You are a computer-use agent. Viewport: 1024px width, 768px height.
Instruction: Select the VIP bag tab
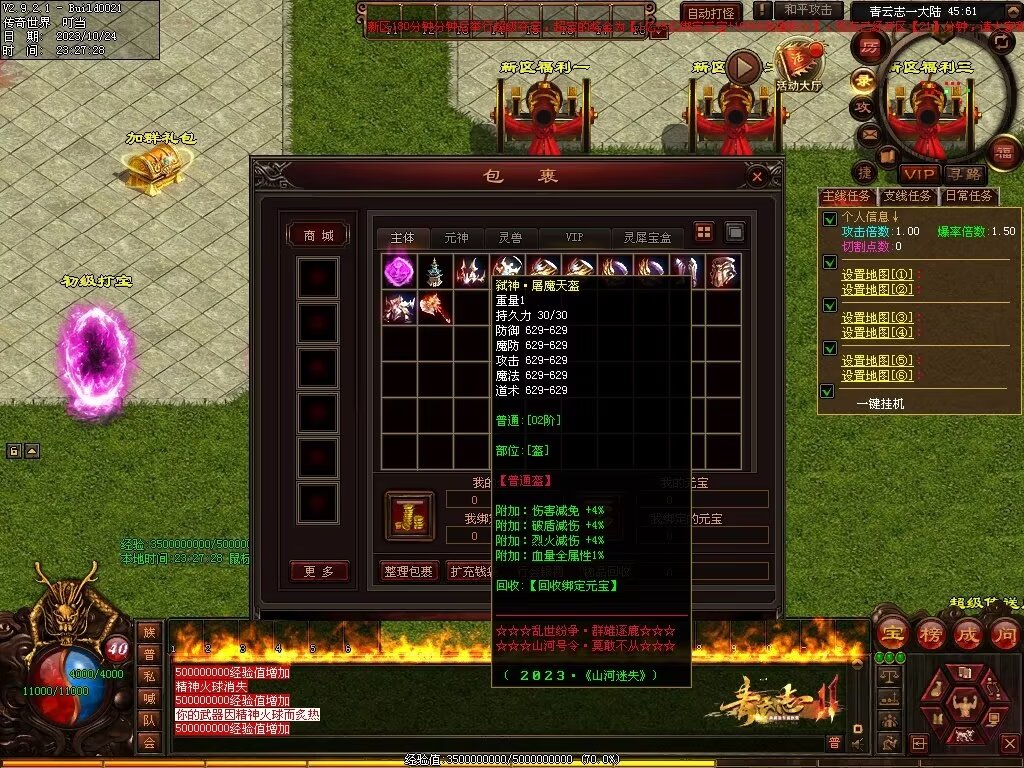point(574,238)
